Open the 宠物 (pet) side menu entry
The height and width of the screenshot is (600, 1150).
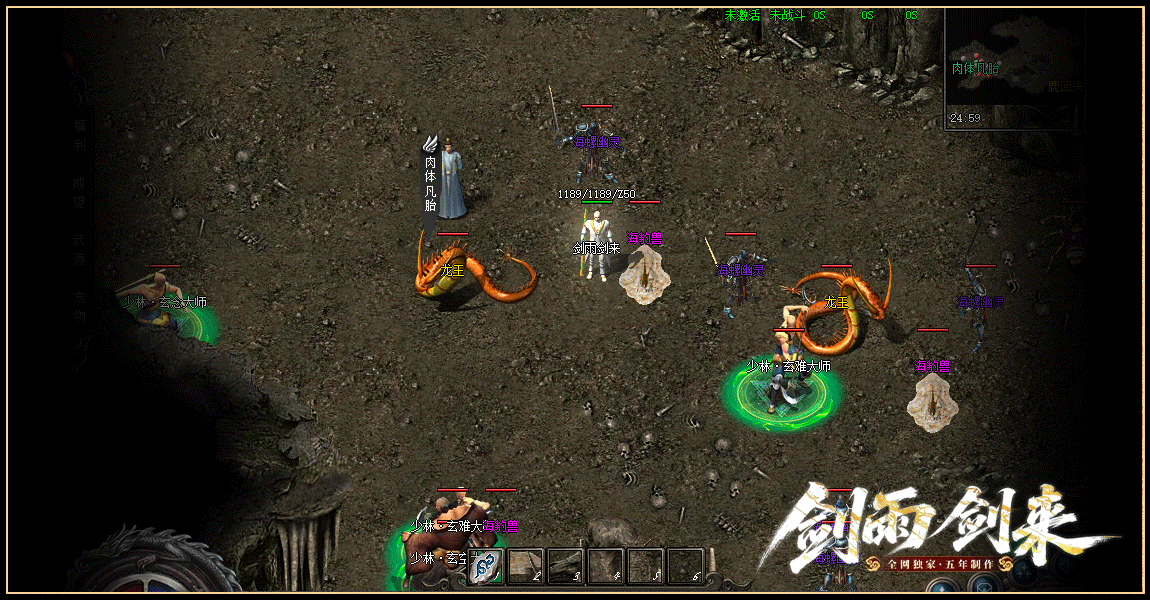[x=79, y=306]
